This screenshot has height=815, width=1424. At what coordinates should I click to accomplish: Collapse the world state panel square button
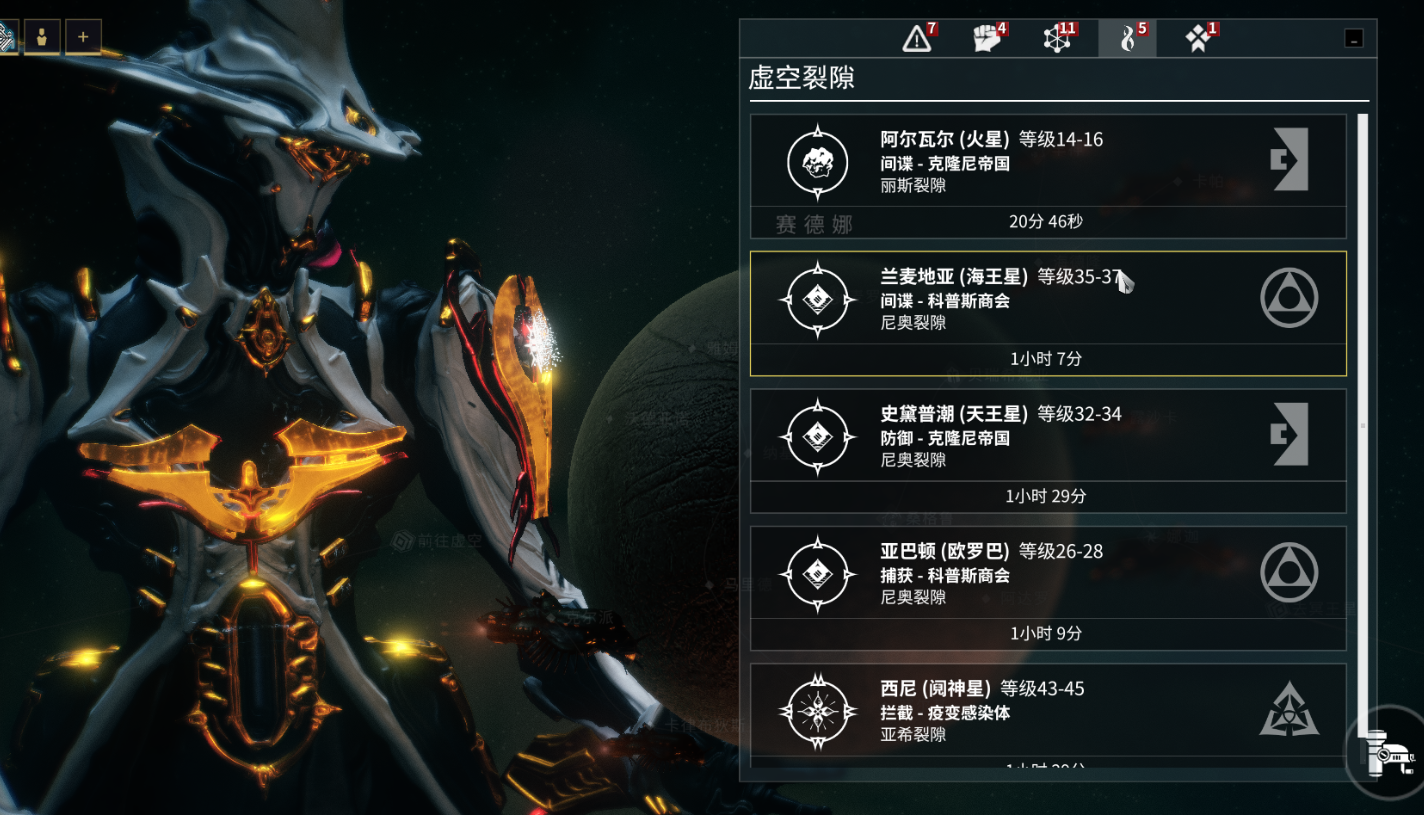click(x=1356, y=38)
